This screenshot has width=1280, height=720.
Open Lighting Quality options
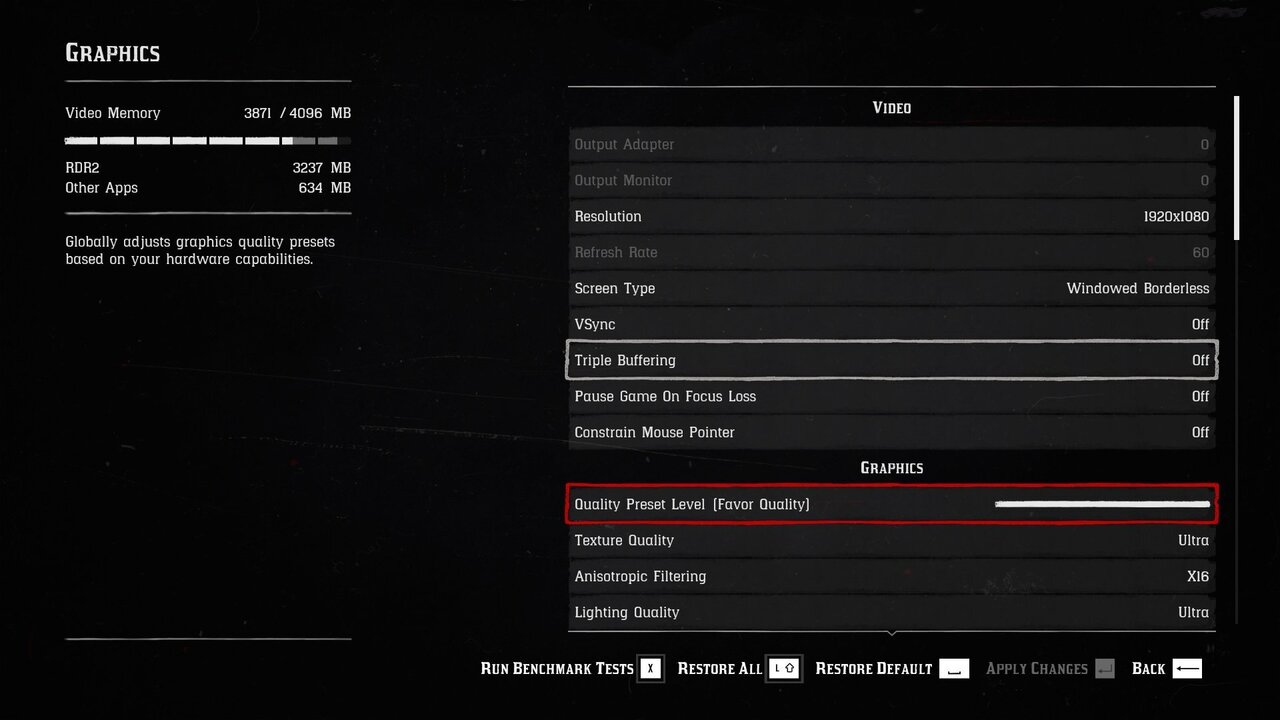point(891,612)
